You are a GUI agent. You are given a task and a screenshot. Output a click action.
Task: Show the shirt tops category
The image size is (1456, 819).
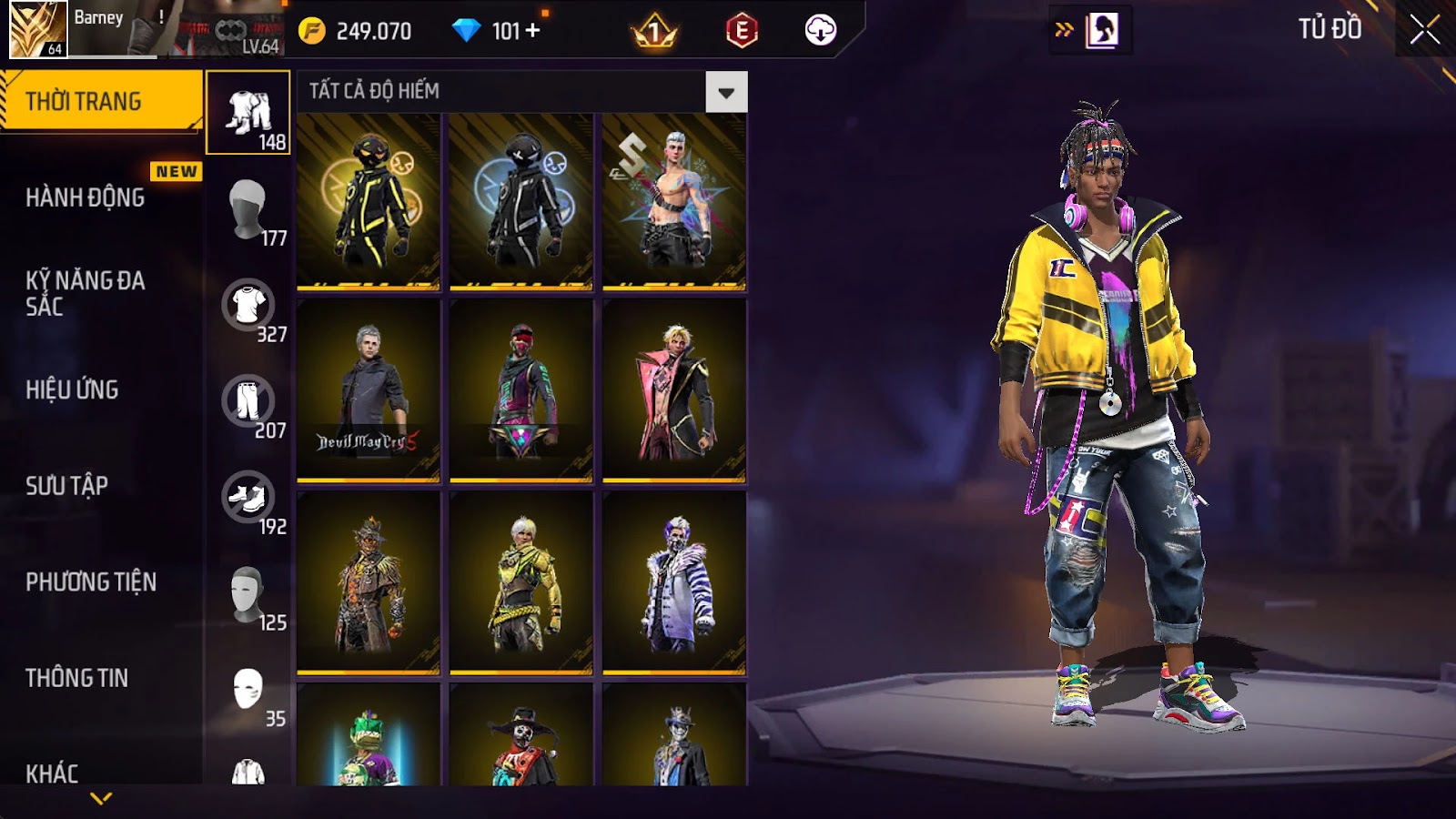pos(248,305)
